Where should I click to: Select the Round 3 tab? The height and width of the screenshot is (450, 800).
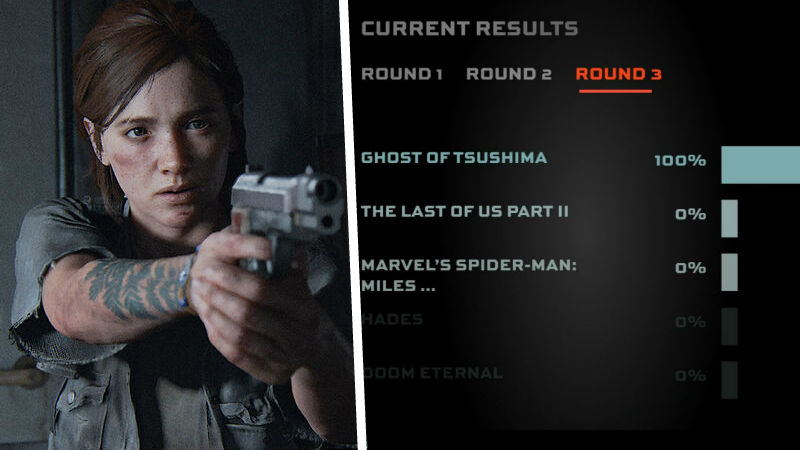click(618, 74)
